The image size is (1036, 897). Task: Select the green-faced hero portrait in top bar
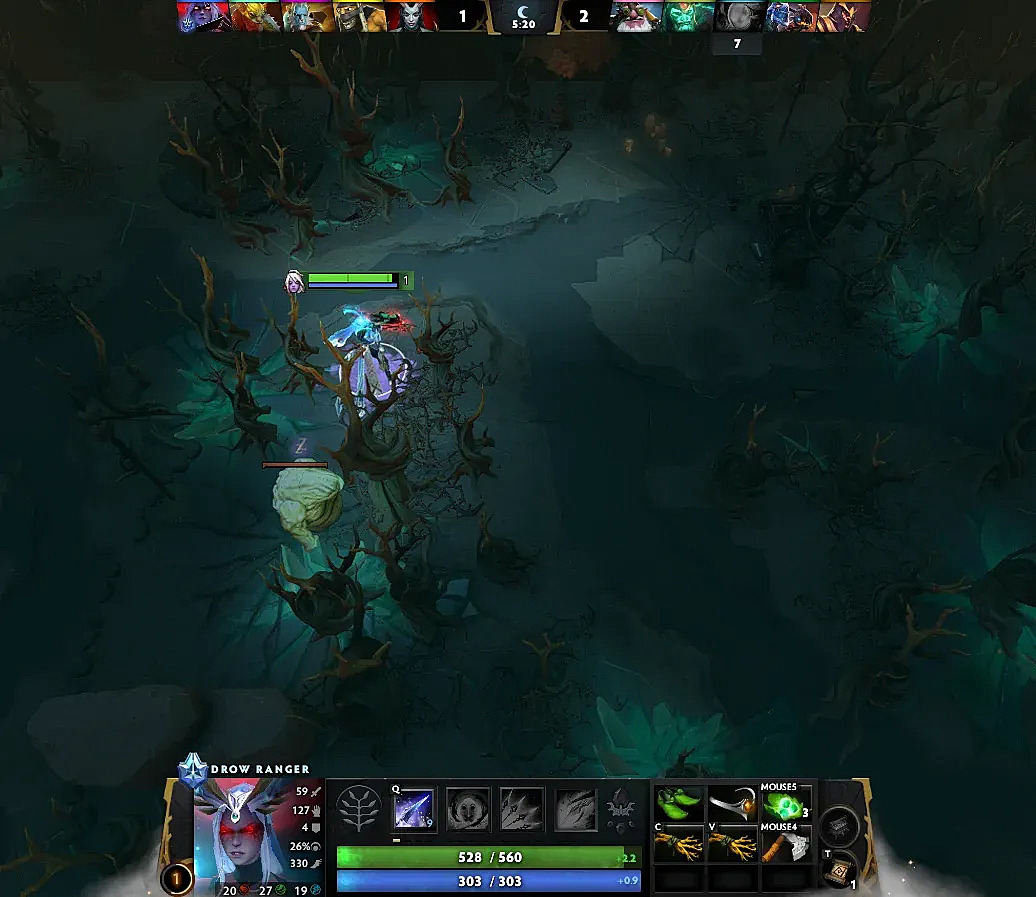(689, 16)
